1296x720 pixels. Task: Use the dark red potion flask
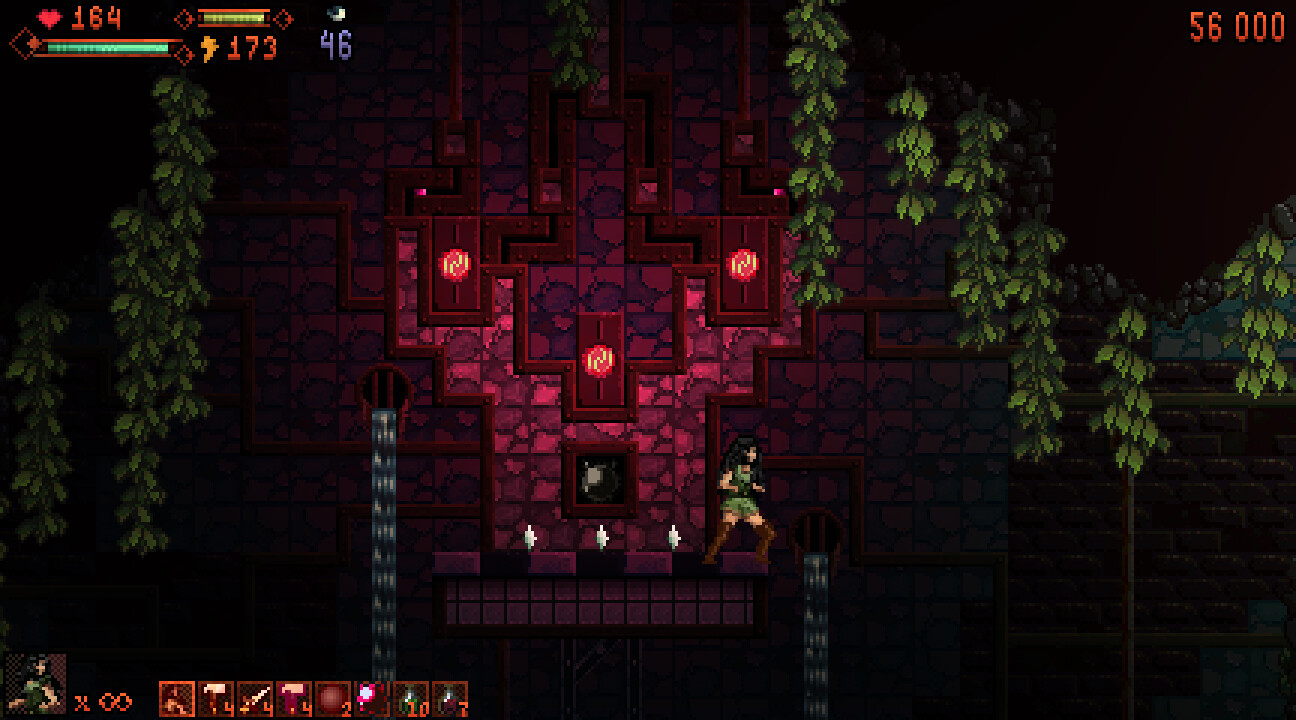[449, 699]
